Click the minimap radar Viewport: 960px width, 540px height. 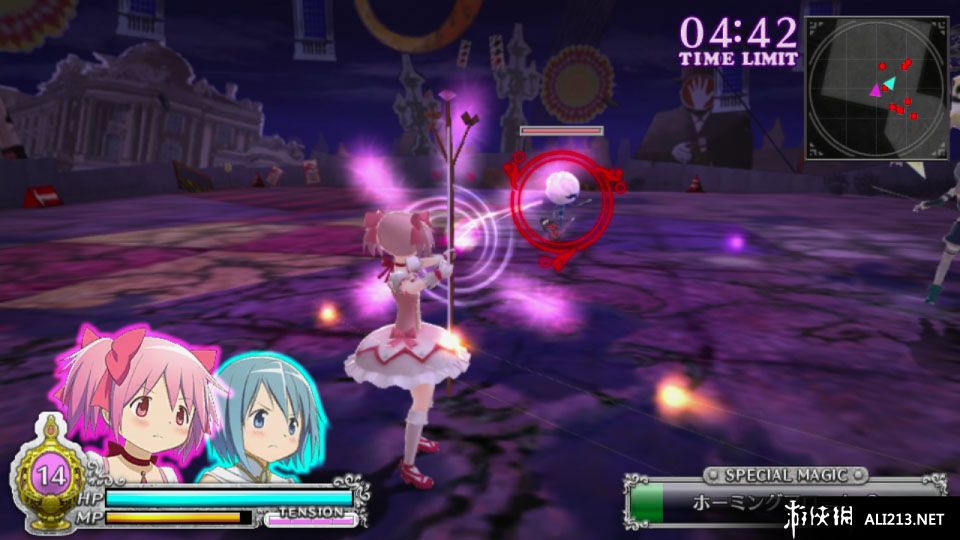876,87
